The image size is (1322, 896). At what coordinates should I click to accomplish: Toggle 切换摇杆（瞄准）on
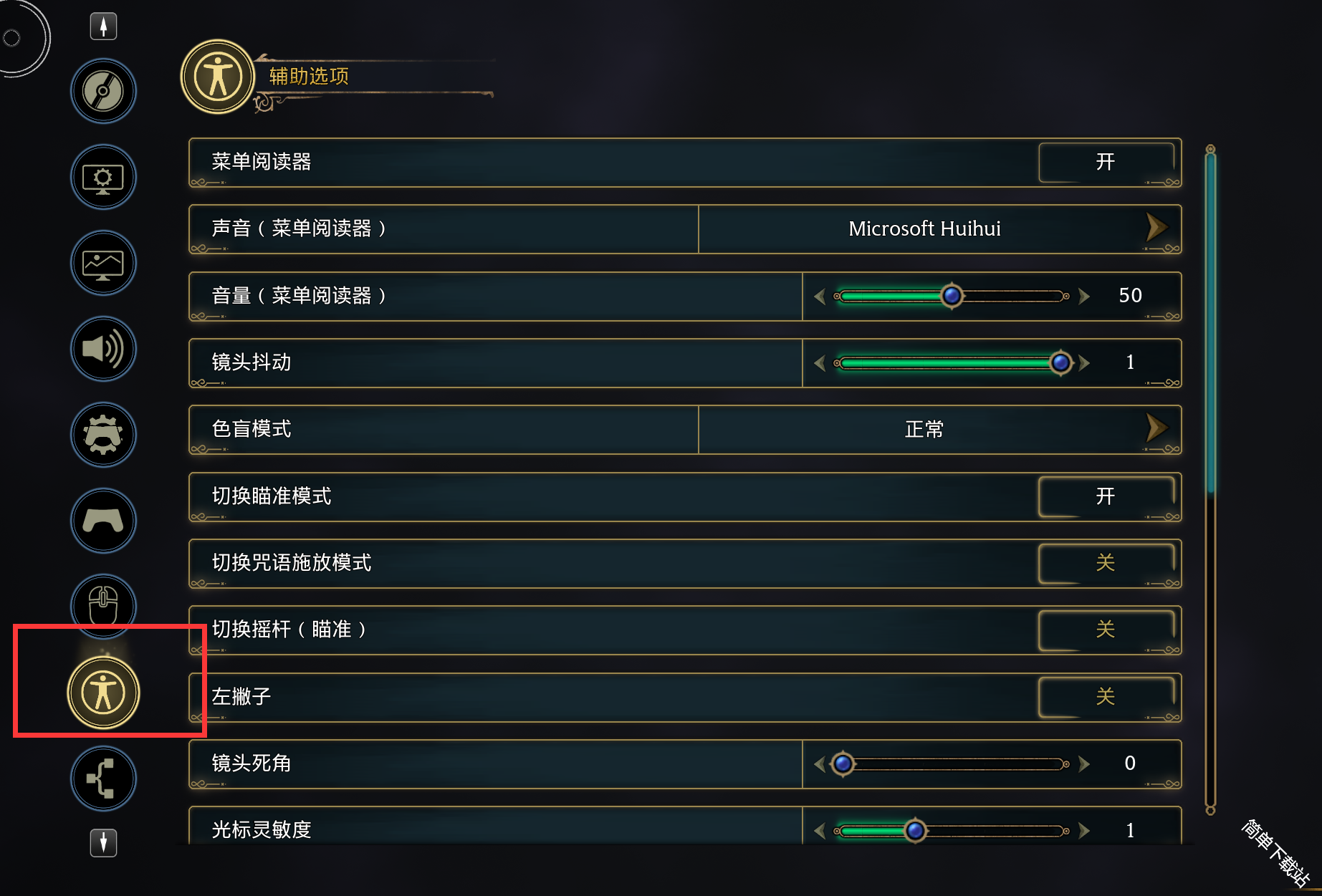[x=1106, y=630]
